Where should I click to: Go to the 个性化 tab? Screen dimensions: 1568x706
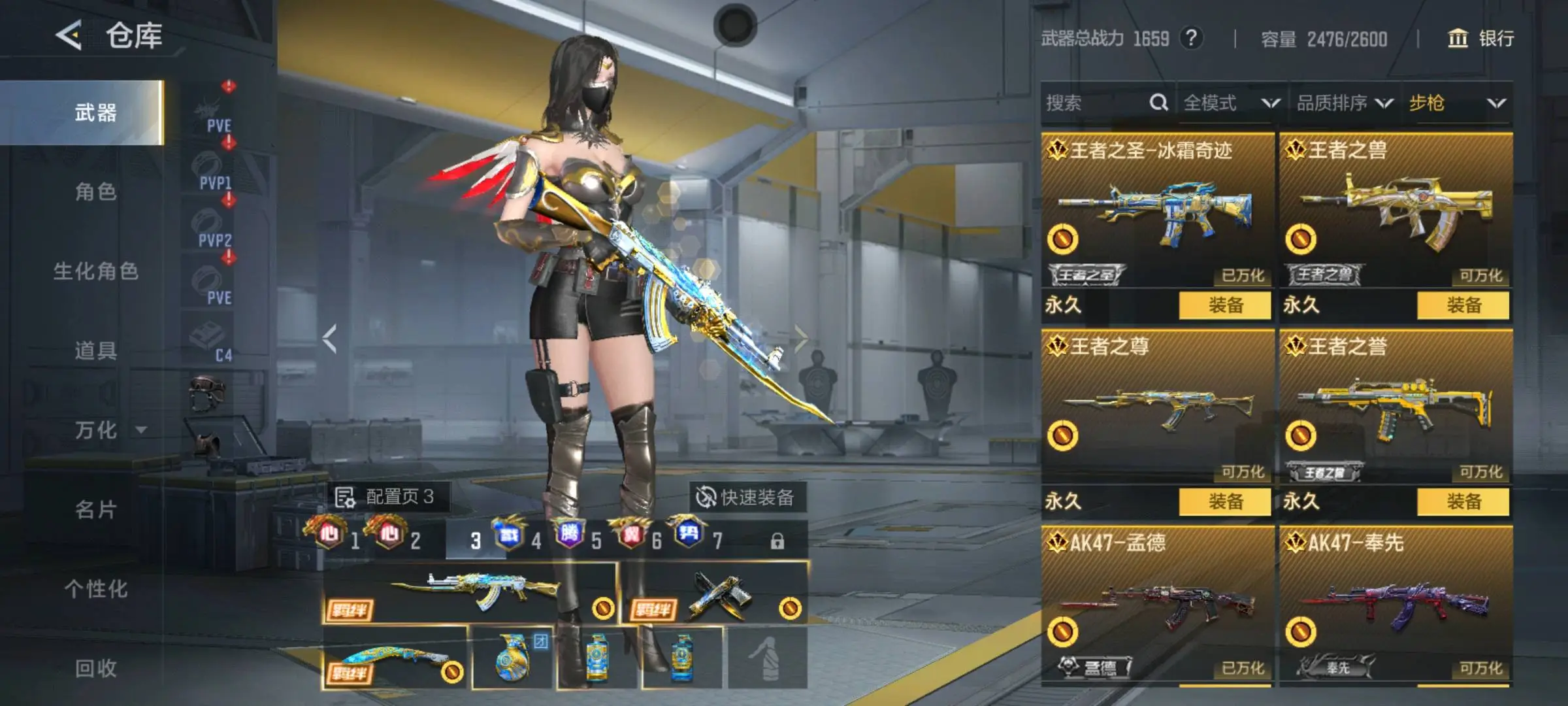95,589
